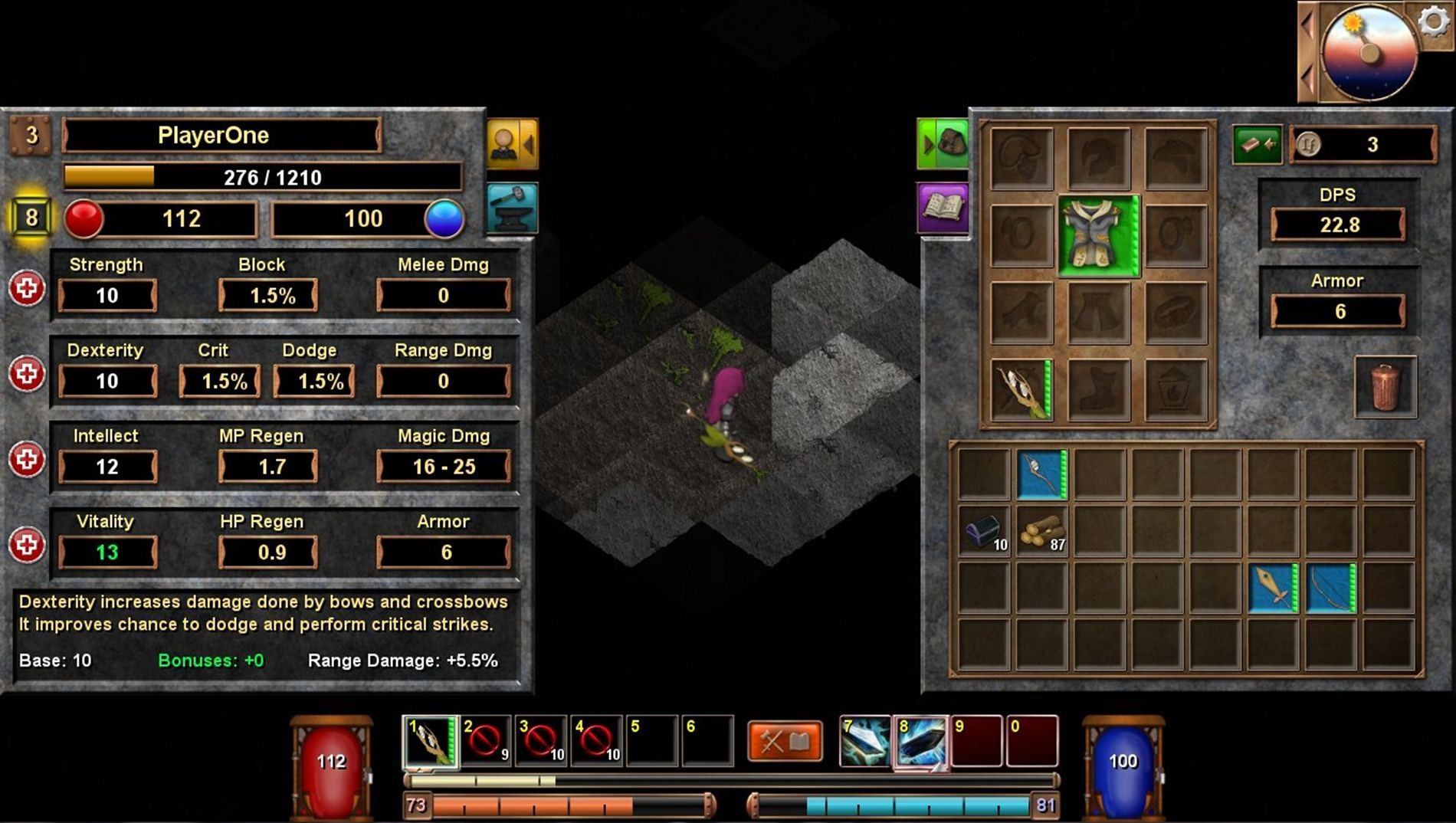Activate the skill in hotbar slot 8

[x=922, y=741]
